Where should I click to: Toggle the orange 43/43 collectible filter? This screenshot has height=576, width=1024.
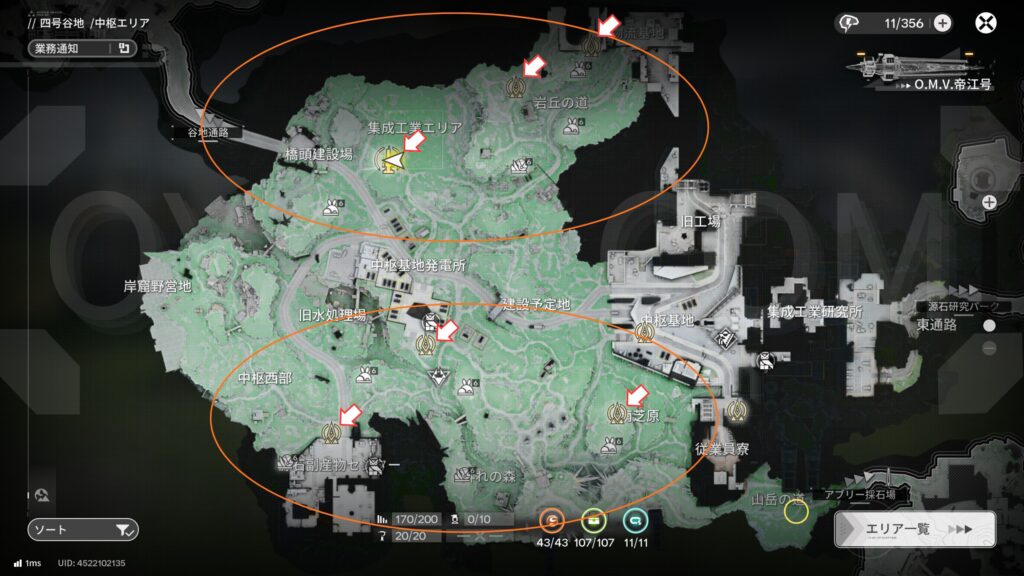point(552,520)
